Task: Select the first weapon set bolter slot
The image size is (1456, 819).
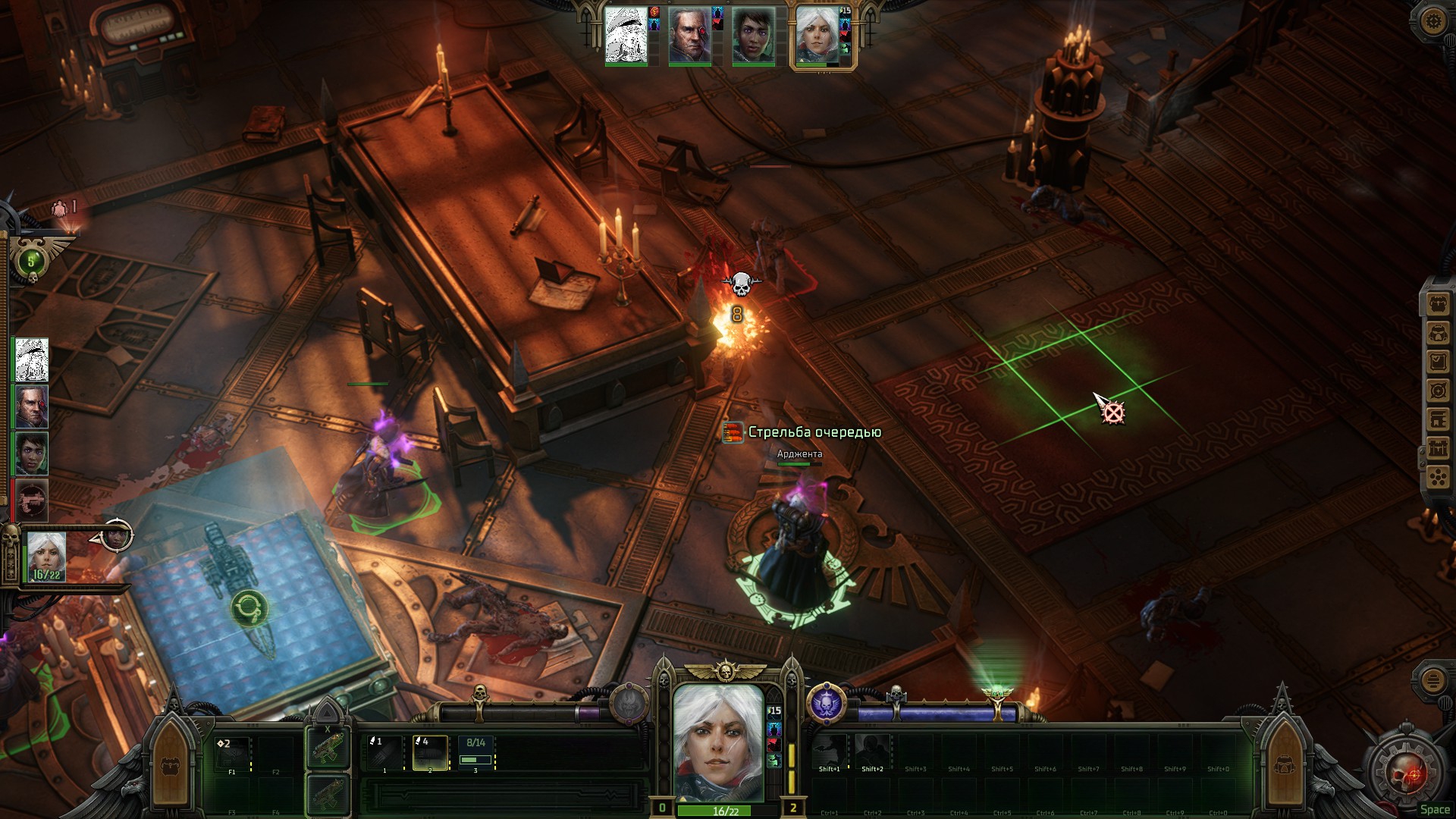Action: (x=328, y=747)
